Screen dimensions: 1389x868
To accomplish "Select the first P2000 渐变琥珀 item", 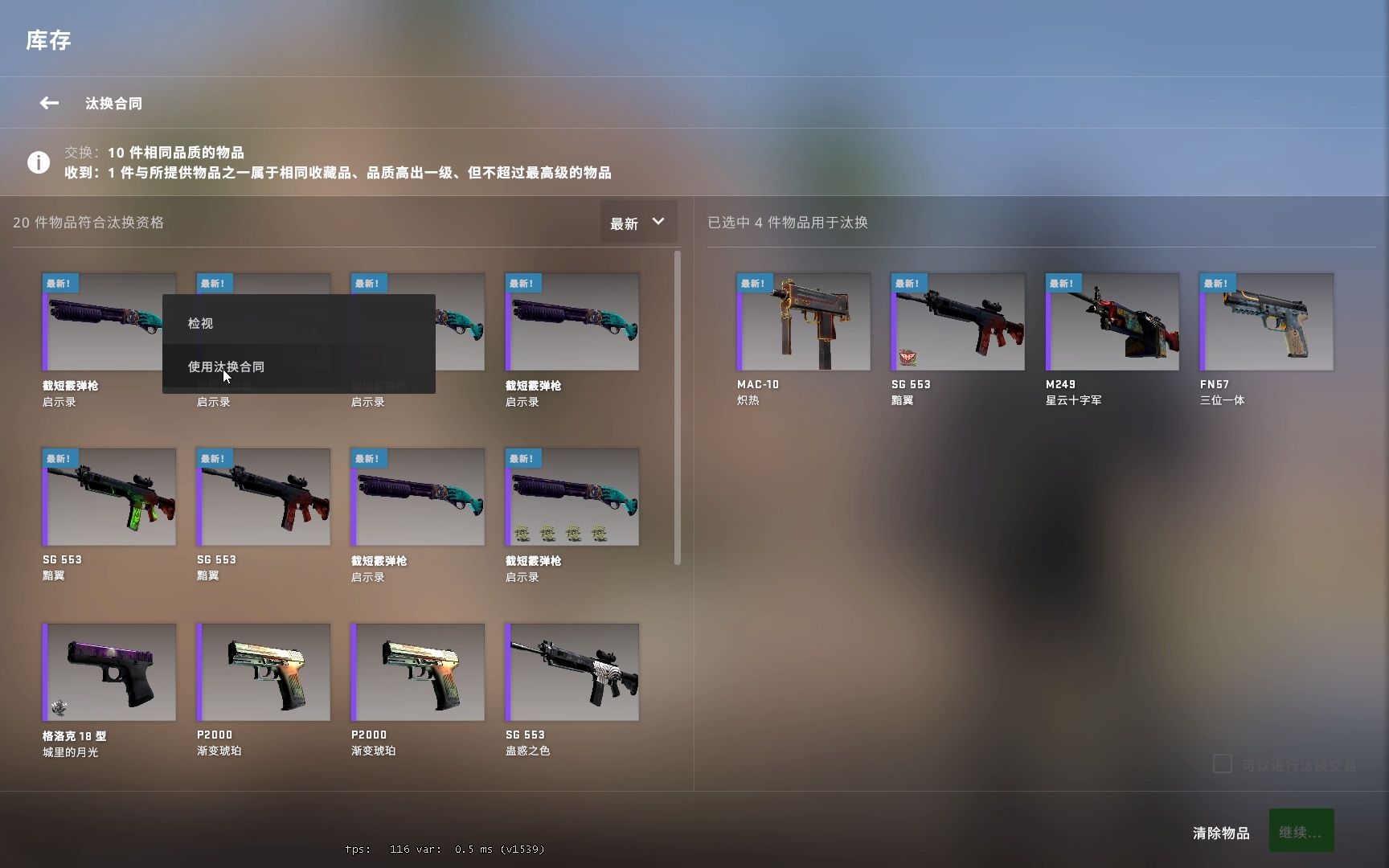I will point(263,673).
